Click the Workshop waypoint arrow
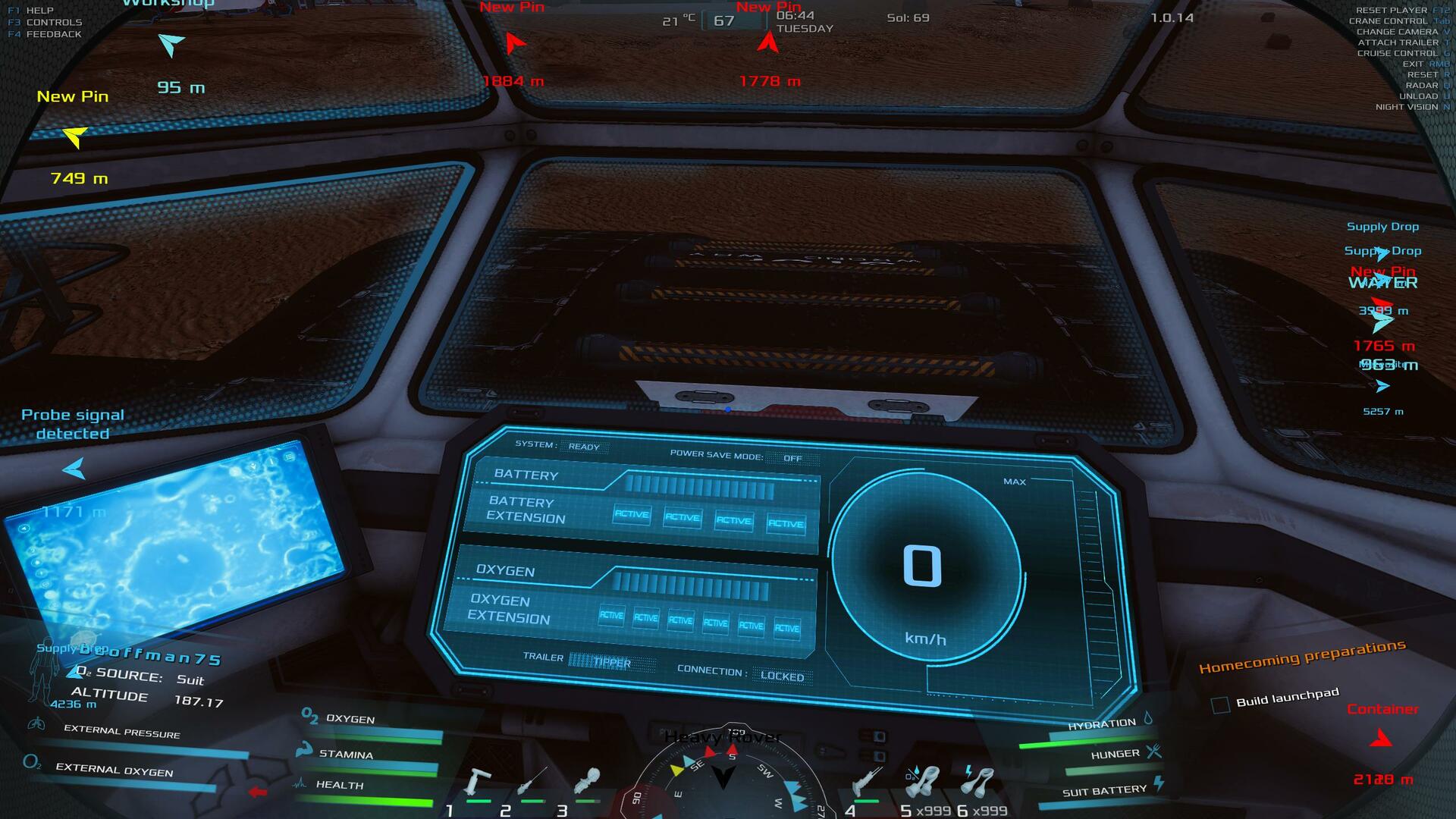Screen dimensions: 1456x819 (x=171, y=44)
